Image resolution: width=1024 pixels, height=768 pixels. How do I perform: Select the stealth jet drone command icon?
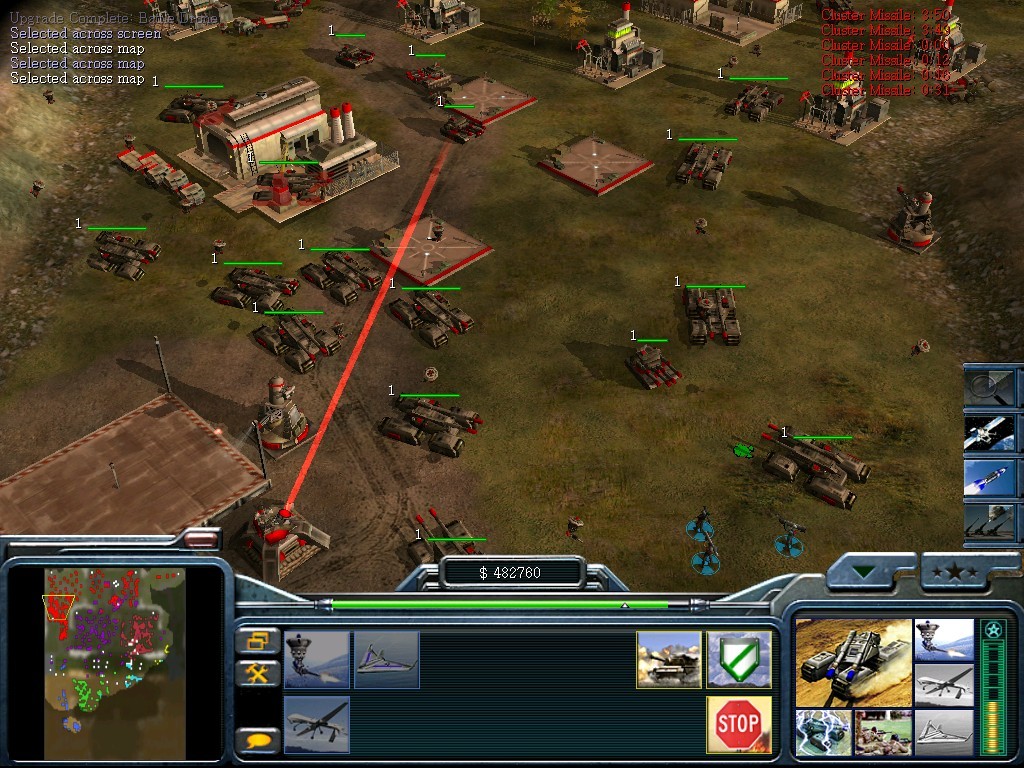coord(386,659)
